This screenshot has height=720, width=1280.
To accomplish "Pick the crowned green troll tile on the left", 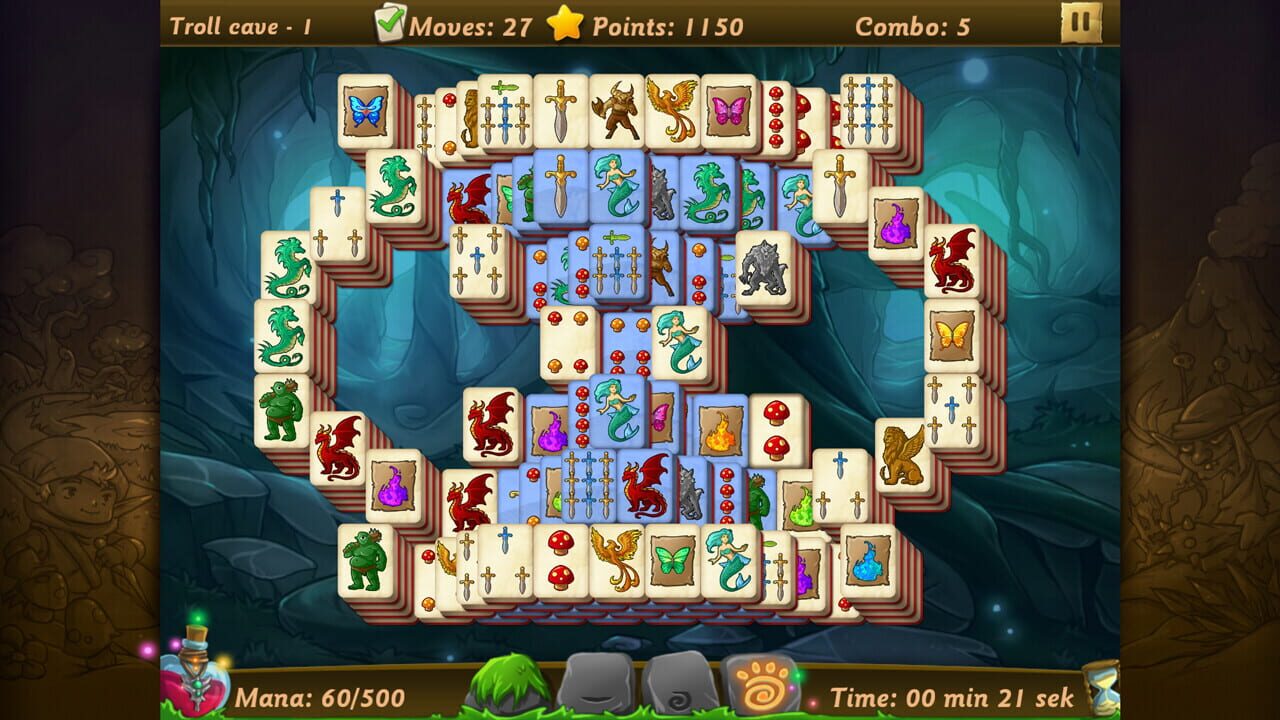I will click(x=283, y=410).
